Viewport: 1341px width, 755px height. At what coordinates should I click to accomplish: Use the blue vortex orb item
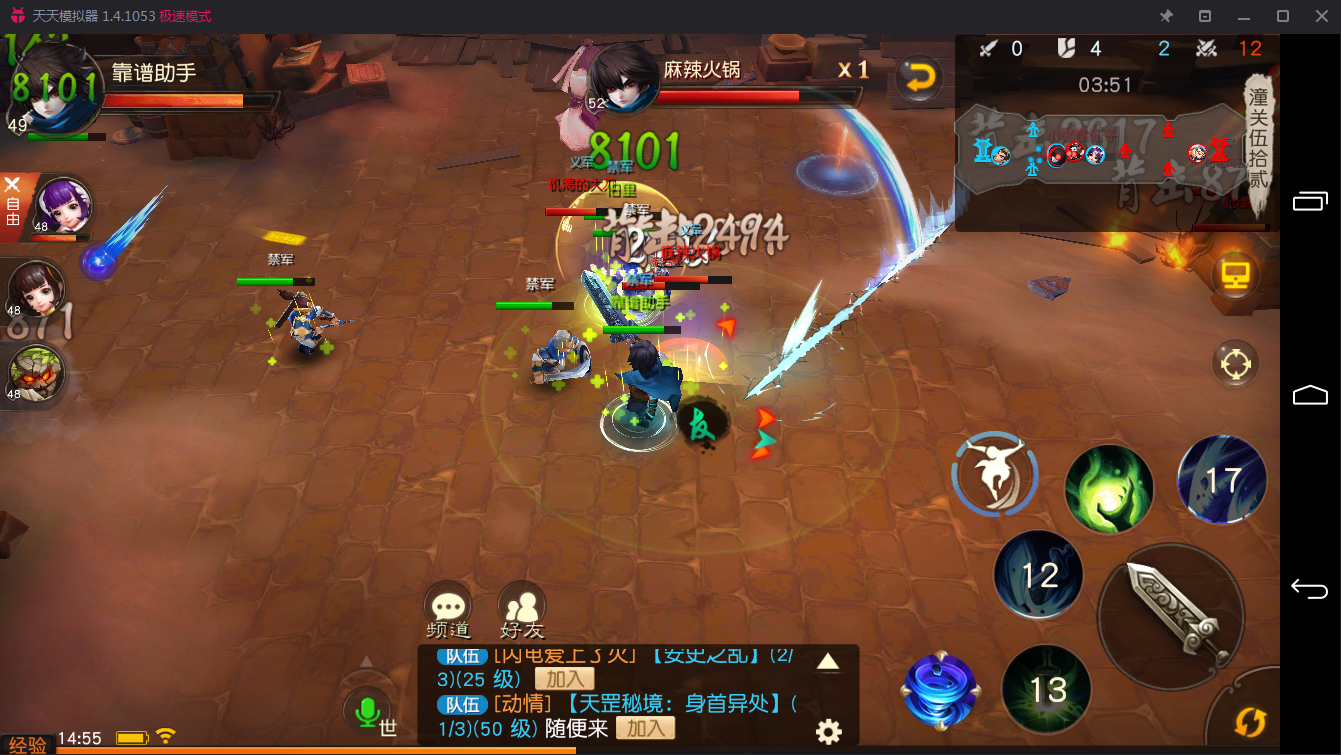pyautogui.click(x=938, y=690)
